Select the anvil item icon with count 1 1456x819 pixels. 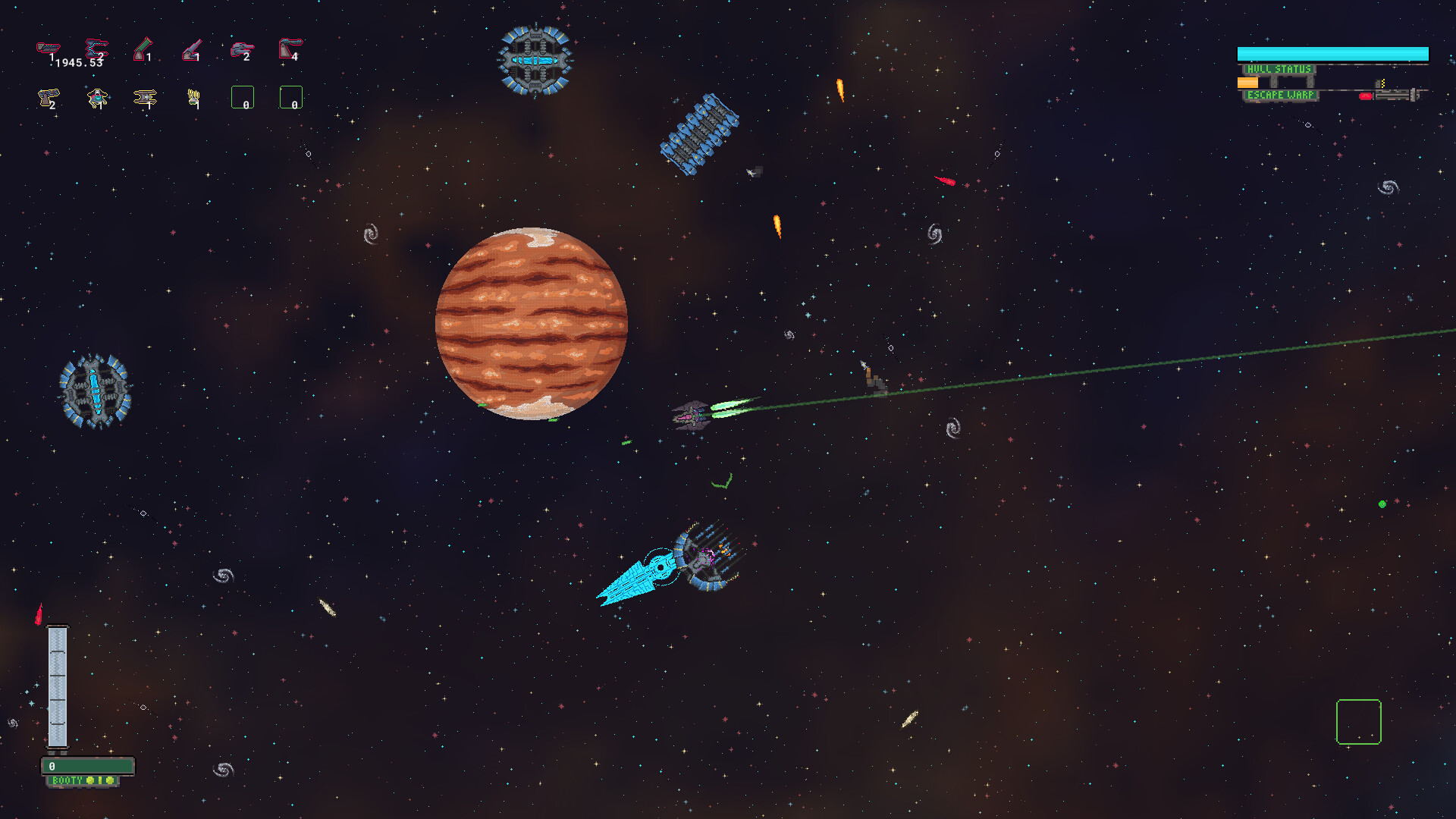click(144, 98)
